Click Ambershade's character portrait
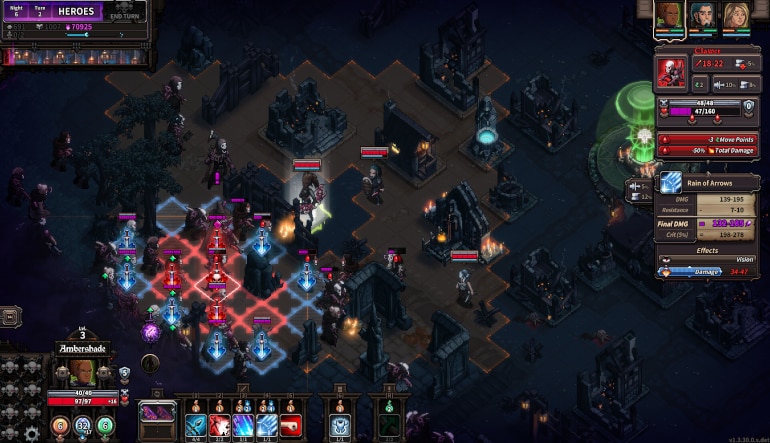This screenshot has height=443, width=770. pyautogui.click(x=82, y=372)
